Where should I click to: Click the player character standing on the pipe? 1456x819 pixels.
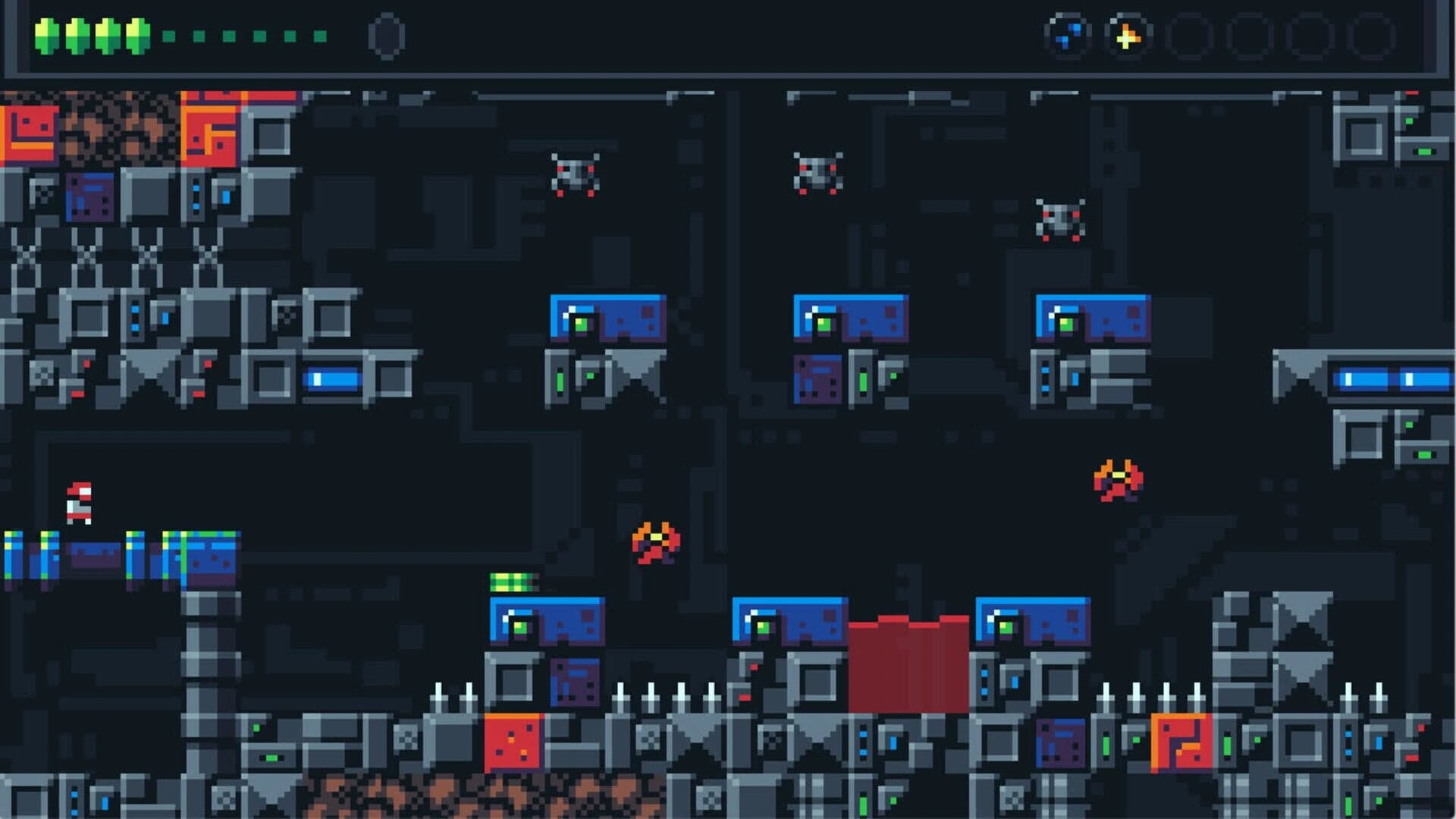click(x=80, y=504)
